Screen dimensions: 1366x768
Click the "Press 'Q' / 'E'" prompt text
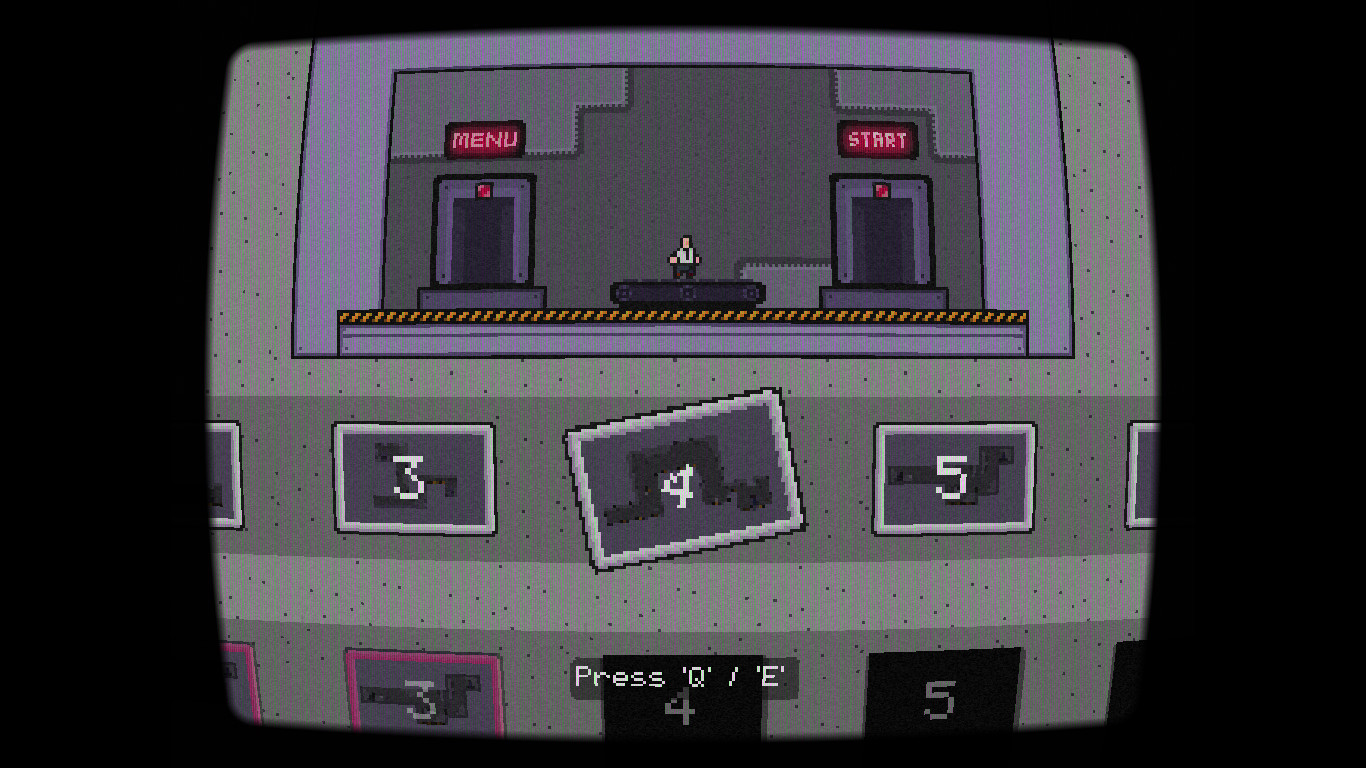680,676
